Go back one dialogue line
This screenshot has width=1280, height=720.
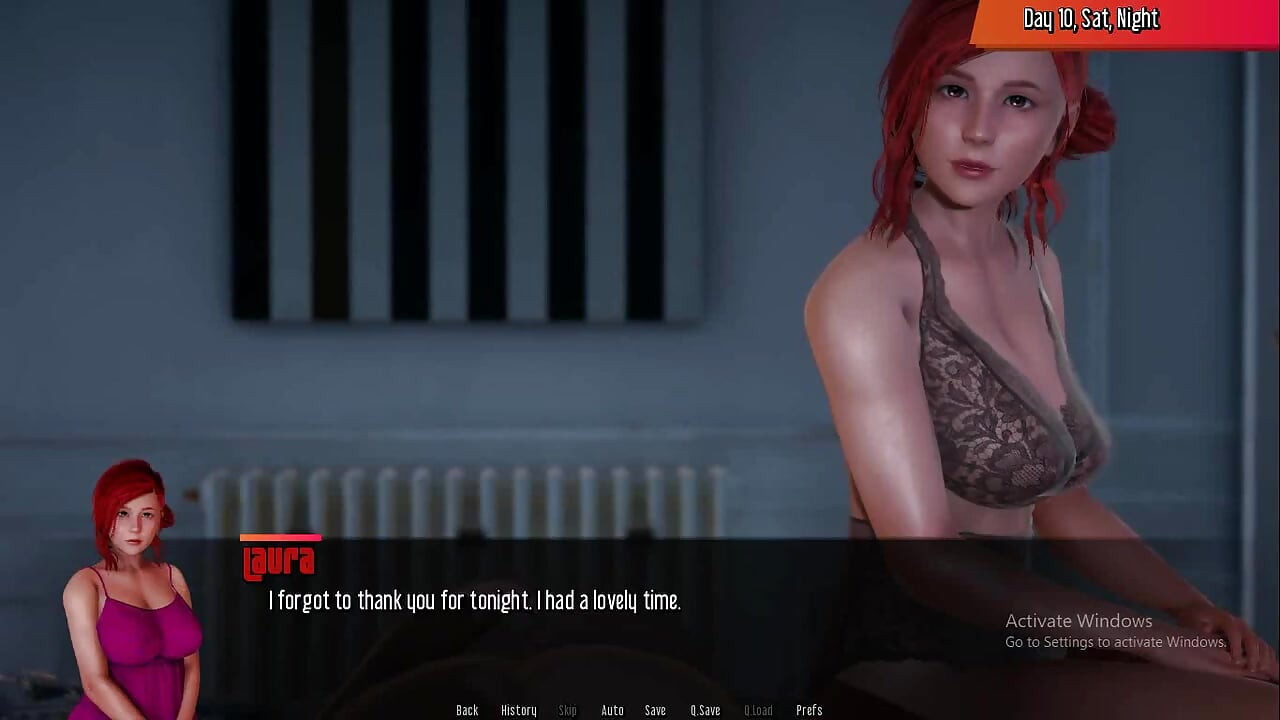[467, 710]
